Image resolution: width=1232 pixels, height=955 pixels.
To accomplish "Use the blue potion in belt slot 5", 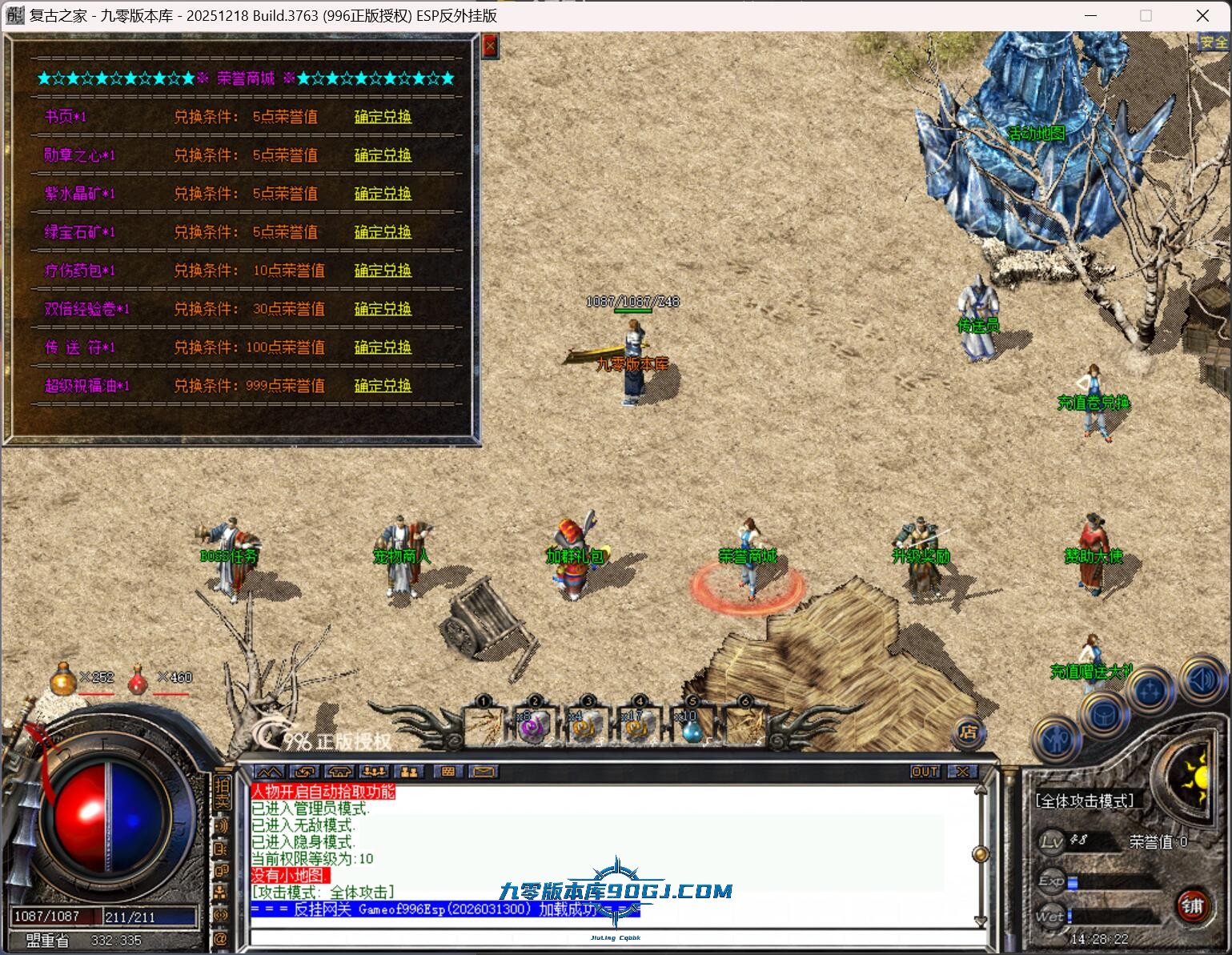I will click(692, 727).
